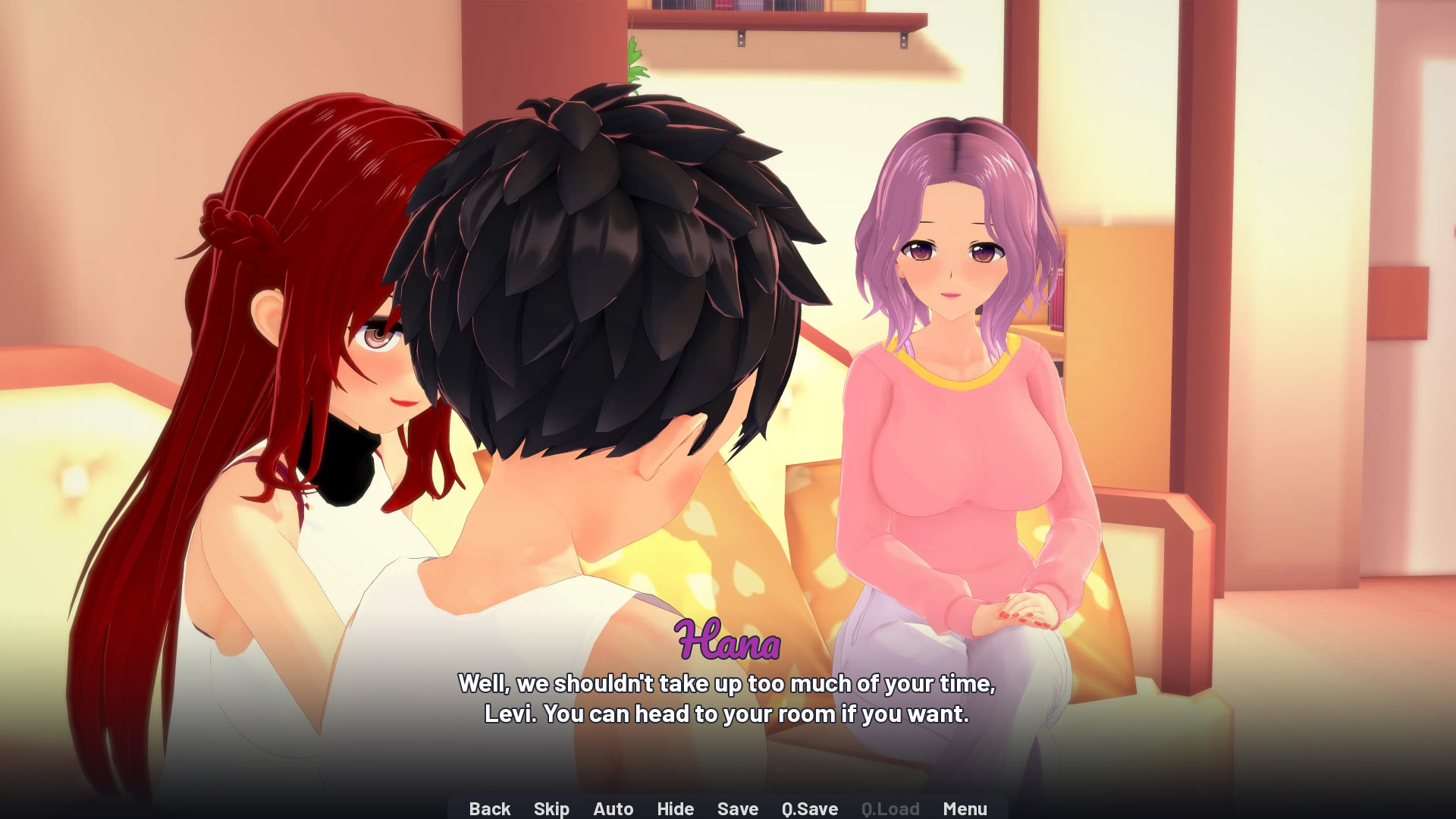
Task: Click the dialogue text to advance
Action: 727,698
